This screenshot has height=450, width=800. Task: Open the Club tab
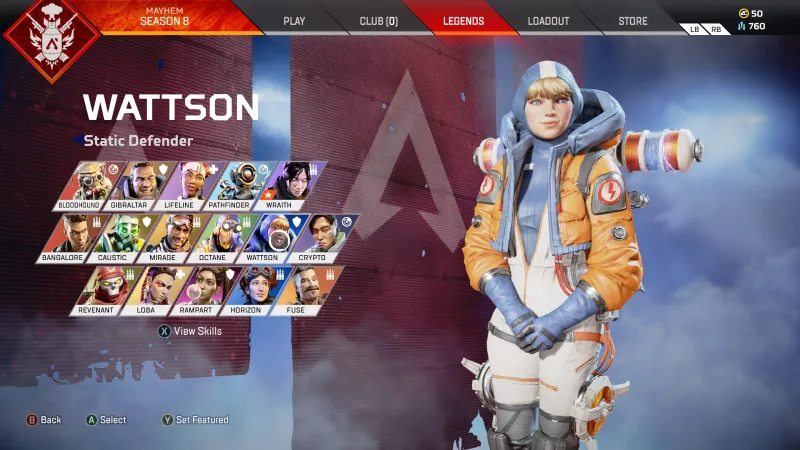[x=378, y=20]
